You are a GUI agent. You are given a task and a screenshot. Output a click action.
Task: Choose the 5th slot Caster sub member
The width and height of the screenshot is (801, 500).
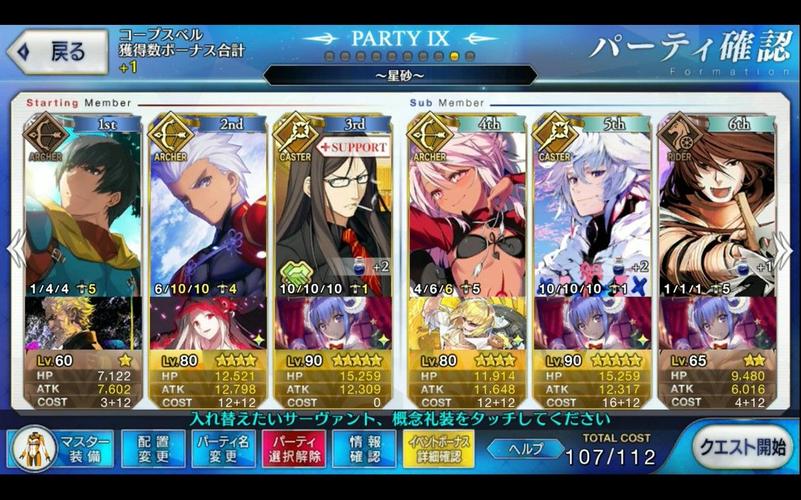pyautogui.click(x=591, y=210)
